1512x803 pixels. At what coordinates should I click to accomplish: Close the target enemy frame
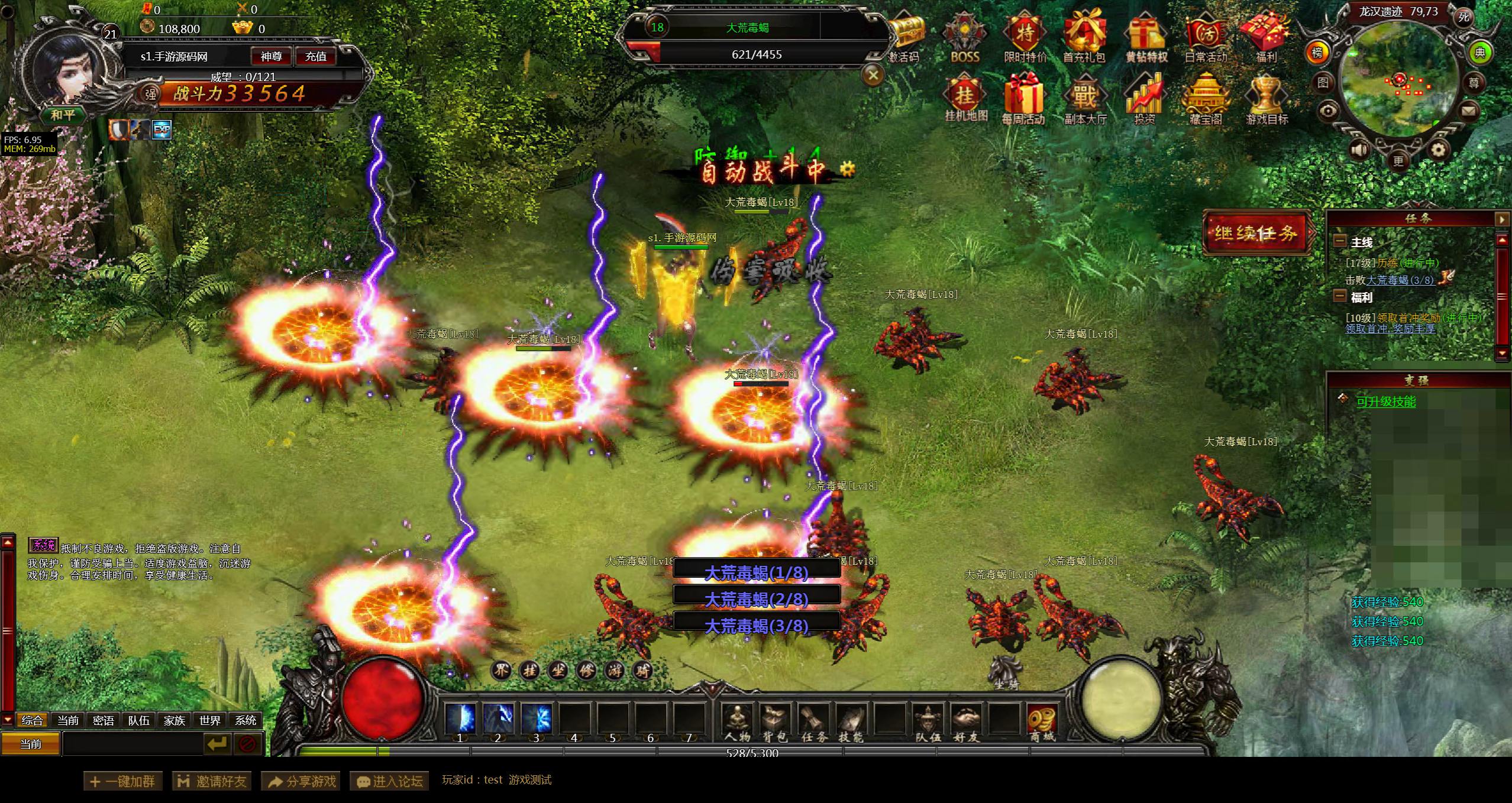click(873, 75)
